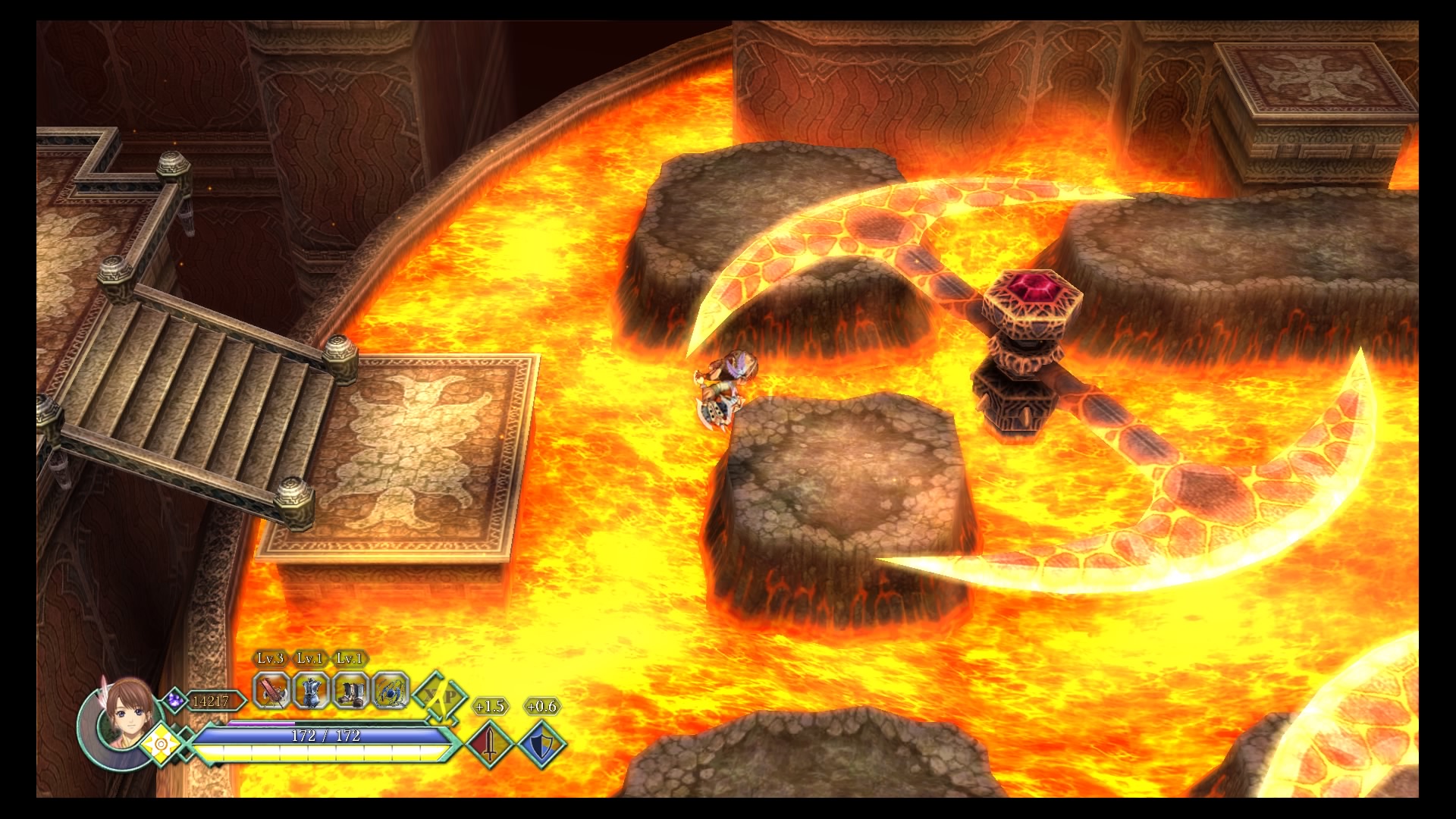Click the blue shield defense icon

pyautogui.click(x=541, y=744)
